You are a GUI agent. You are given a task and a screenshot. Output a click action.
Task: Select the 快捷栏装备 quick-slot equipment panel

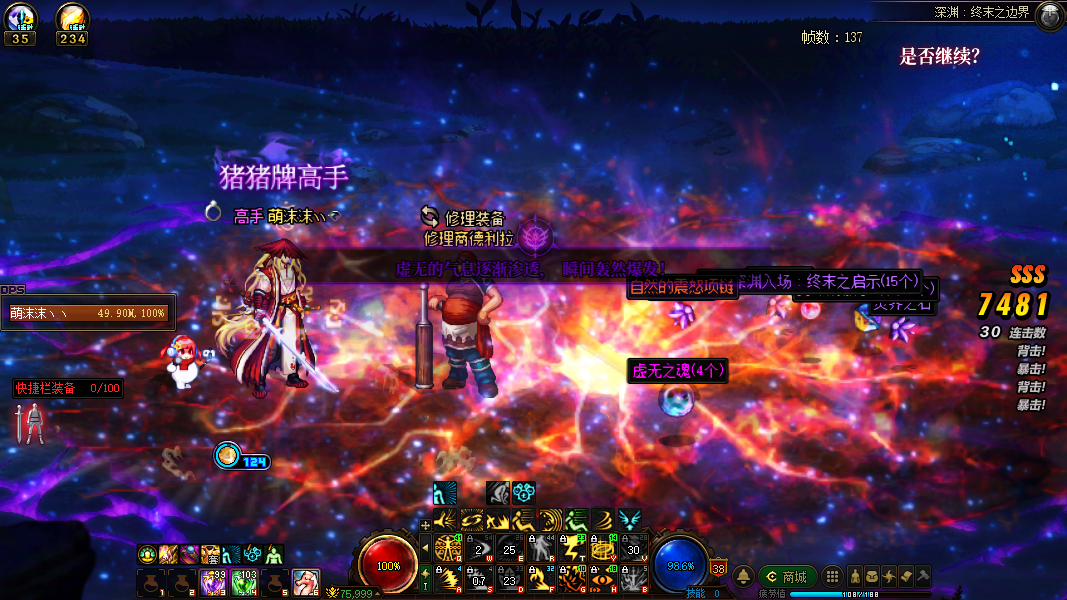(x=67, y=388)
